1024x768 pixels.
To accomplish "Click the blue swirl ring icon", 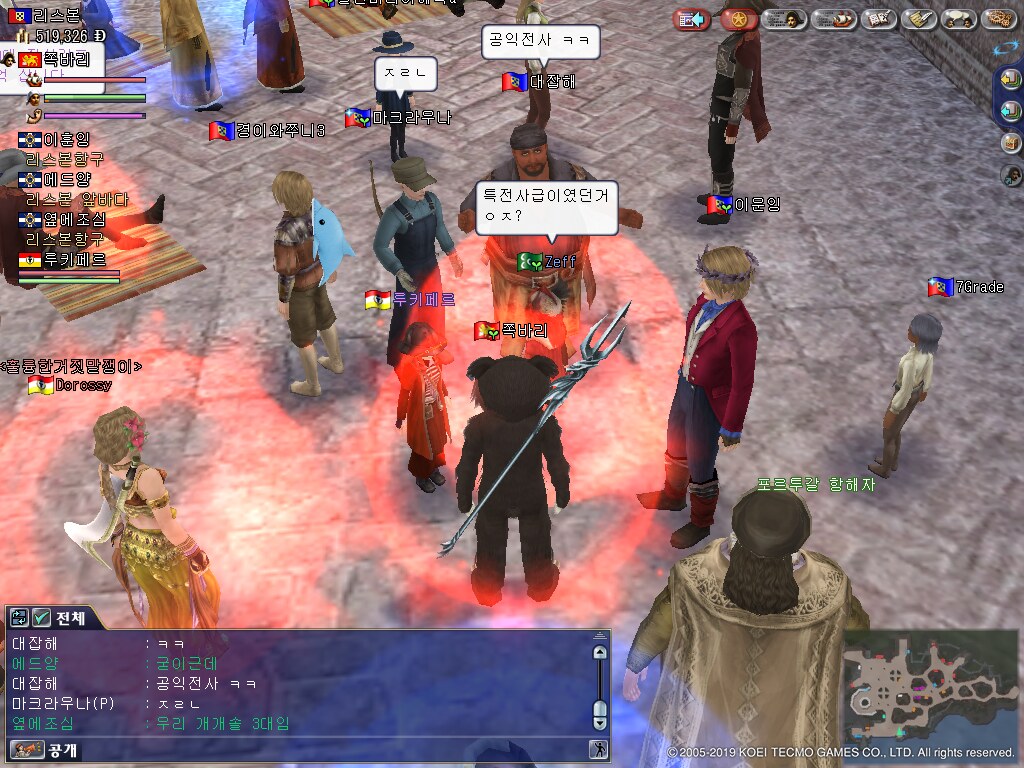I will point(1006,47).
